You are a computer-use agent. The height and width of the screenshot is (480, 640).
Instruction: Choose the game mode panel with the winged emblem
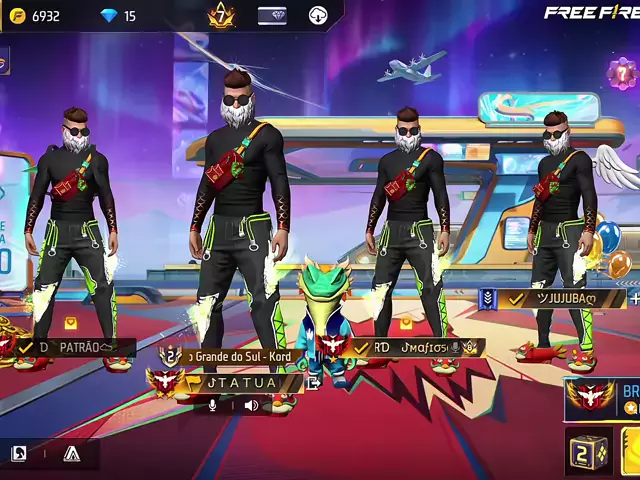(x=602, y=395)
